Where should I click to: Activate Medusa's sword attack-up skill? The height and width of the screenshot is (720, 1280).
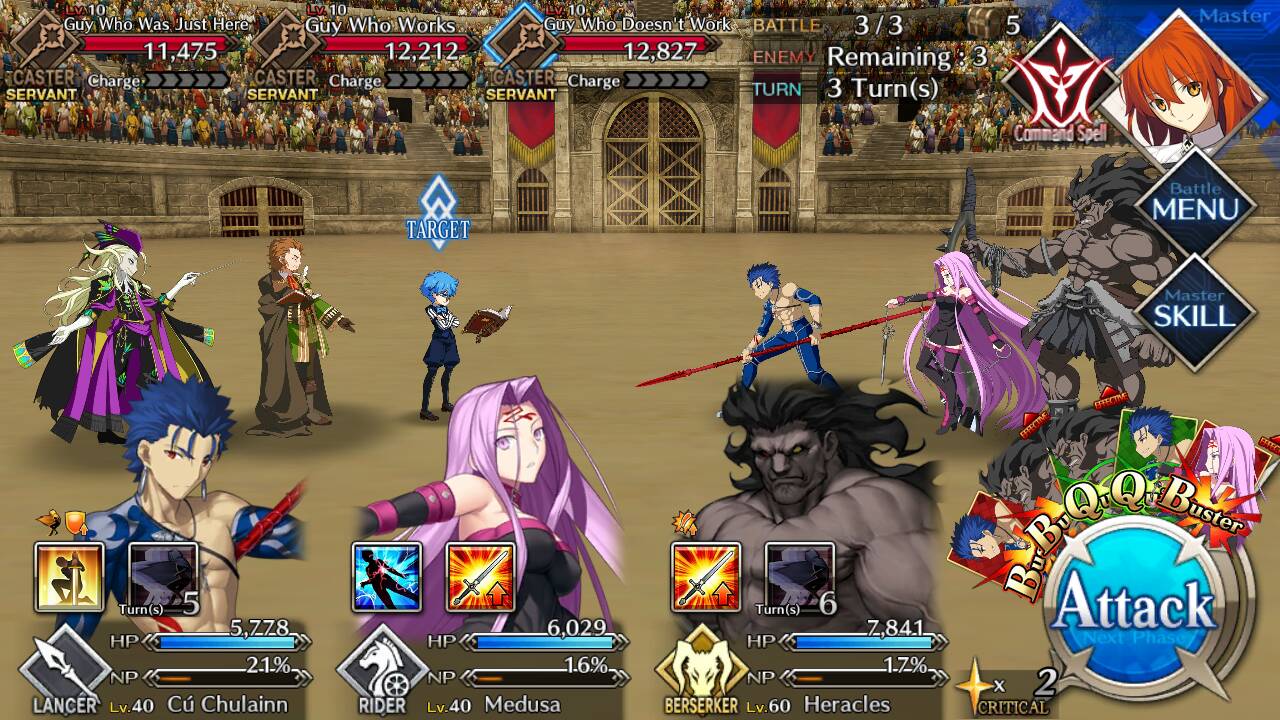pos(480,578)
